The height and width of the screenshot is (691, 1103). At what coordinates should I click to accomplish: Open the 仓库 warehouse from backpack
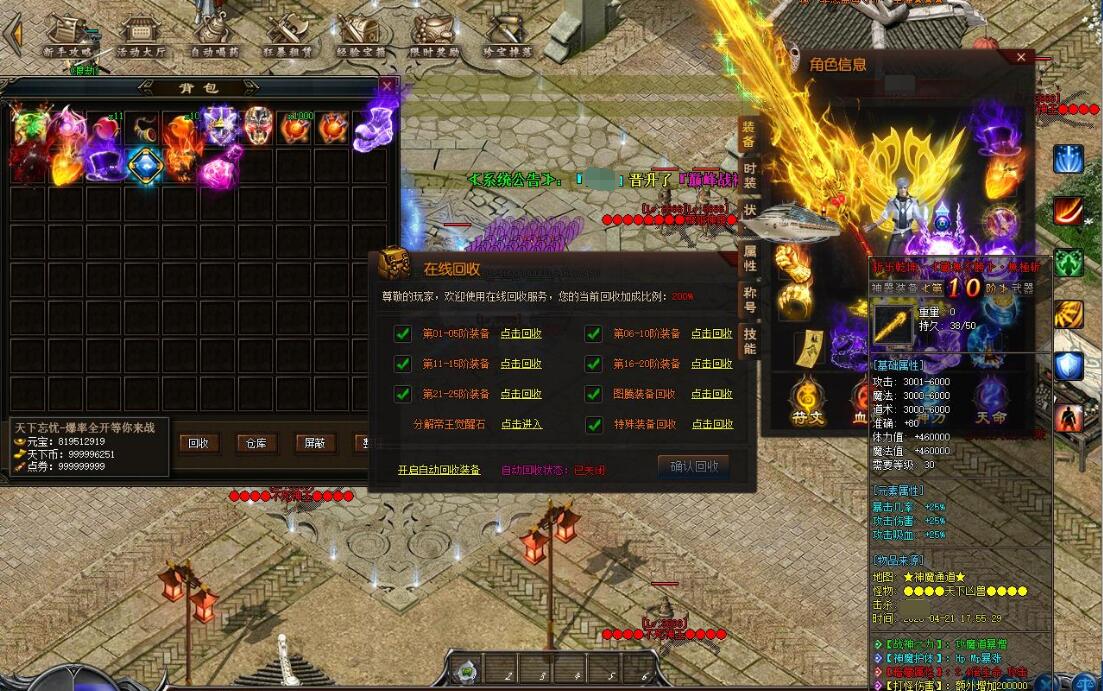pyautogui.click(x=257, y=443)
